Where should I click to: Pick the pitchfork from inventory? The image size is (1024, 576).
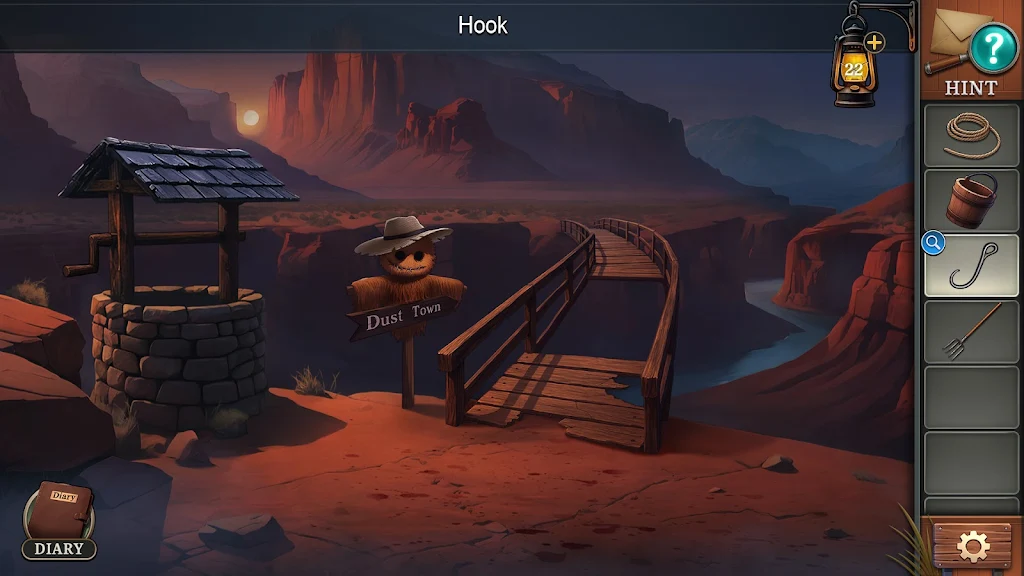(x=971, y=331)
